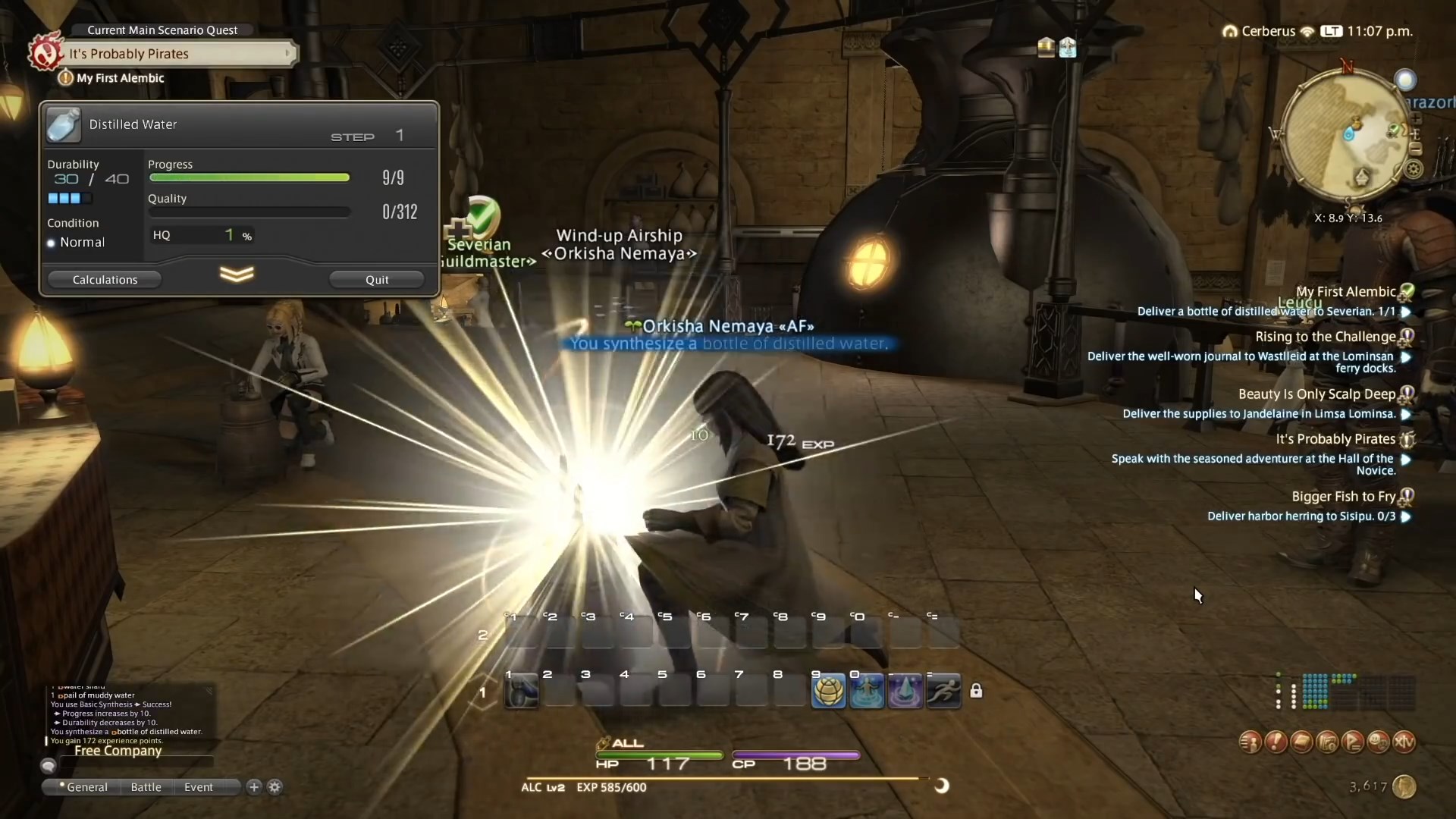Expand the distilled water delivery quest arrow
Viewport: 1456px width, 819px height.
pyautogui.click(x=1407, y=312)
